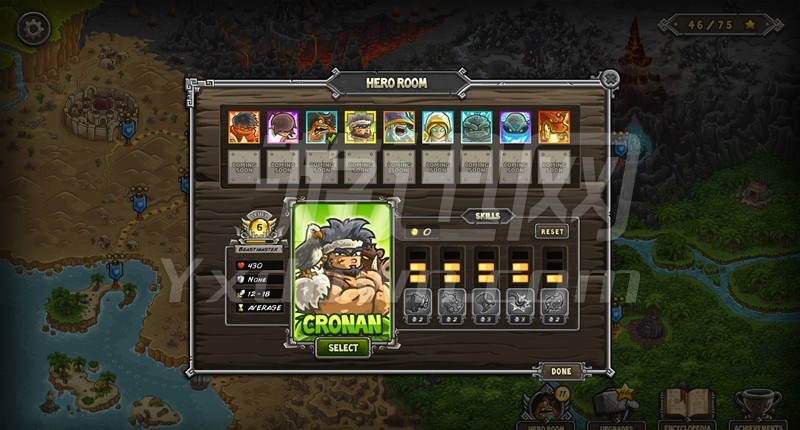The width and height of the screenshot is (800, 430).
Task: Select Cronan as the active hero
Action: [x=343, y=347]
